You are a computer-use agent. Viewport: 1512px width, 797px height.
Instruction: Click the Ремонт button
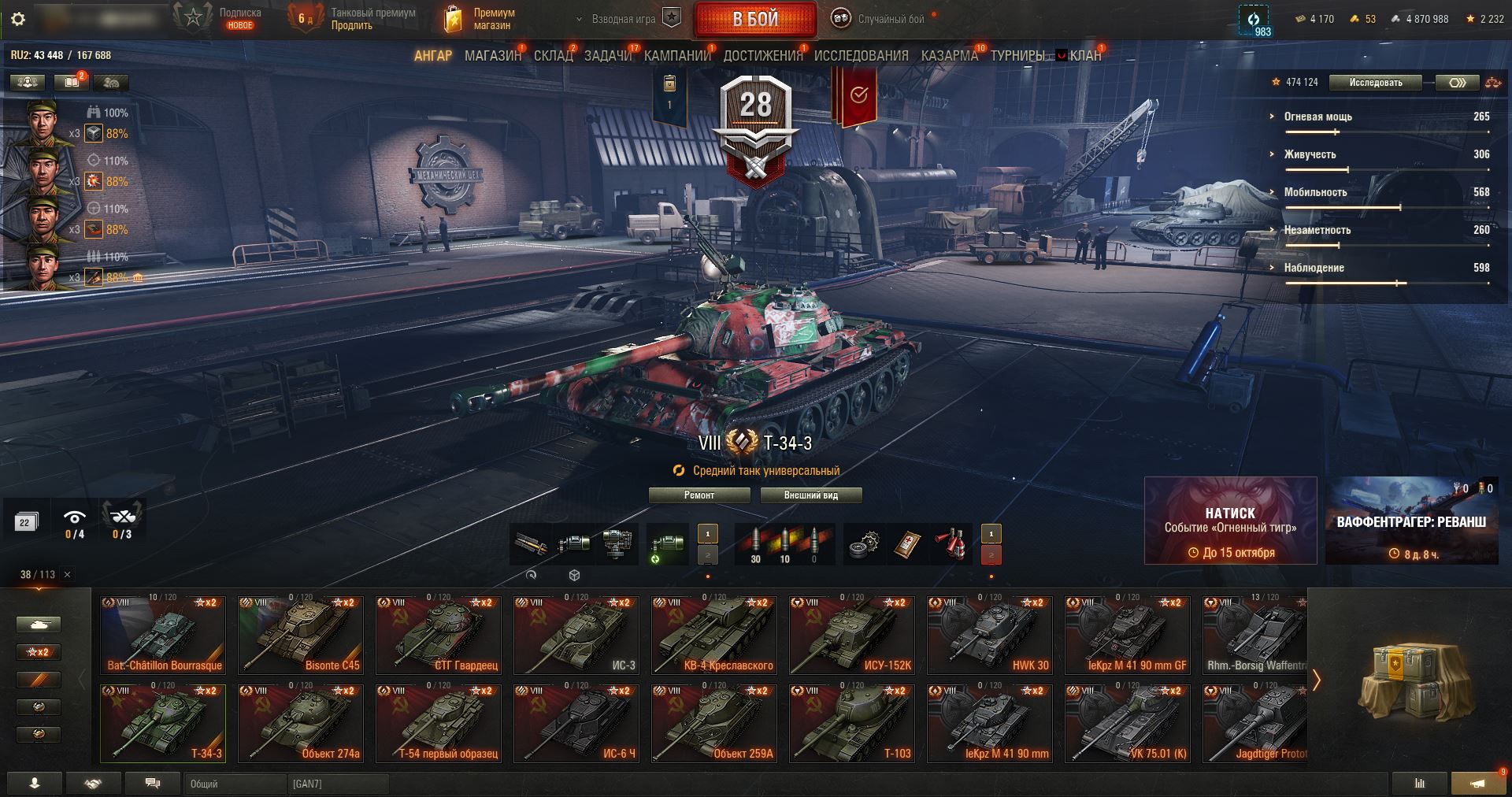point(699,495)
